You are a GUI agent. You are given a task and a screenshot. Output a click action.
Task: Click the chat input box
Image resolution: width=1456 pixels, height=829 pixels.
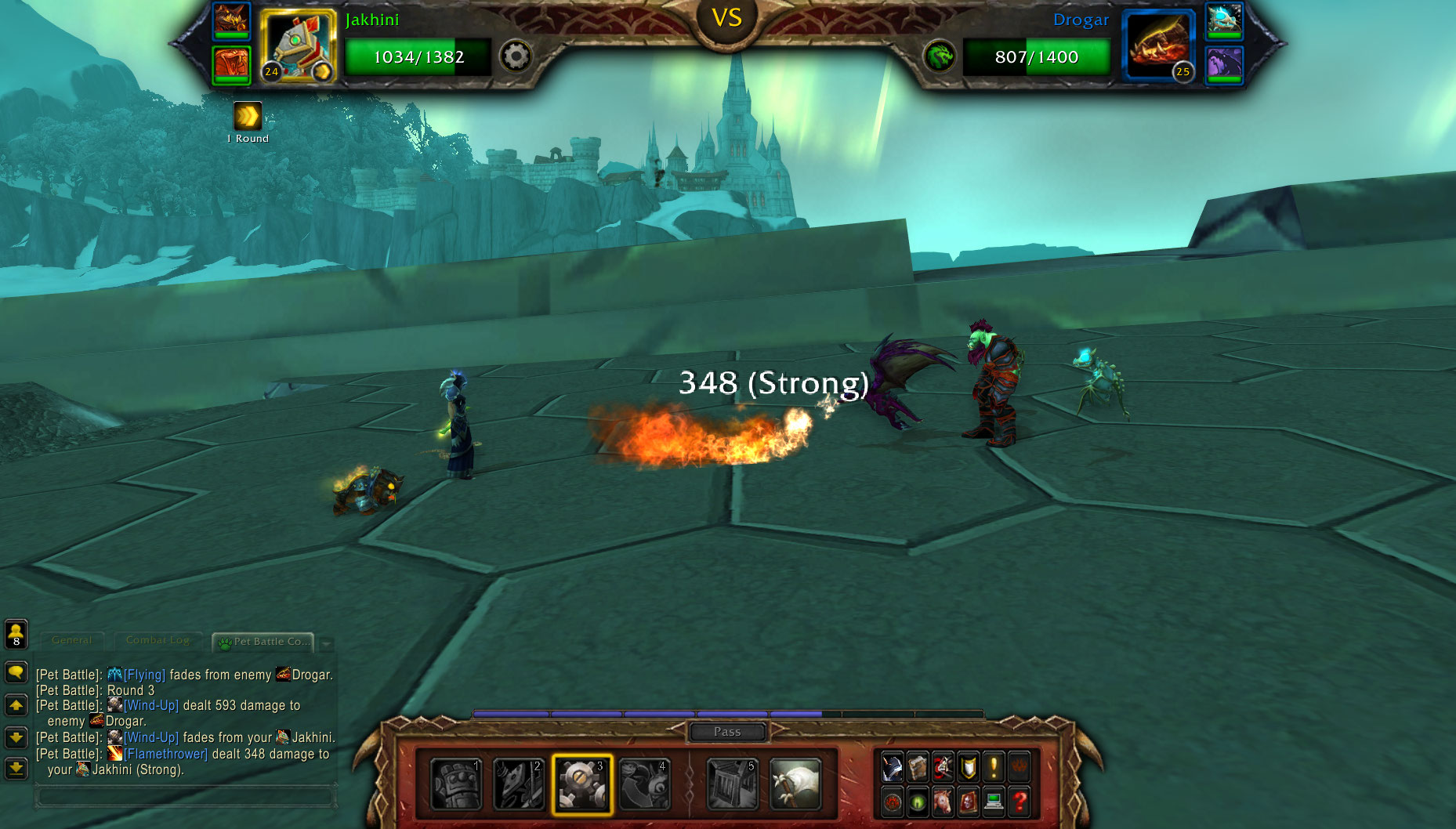coord(186,797)
